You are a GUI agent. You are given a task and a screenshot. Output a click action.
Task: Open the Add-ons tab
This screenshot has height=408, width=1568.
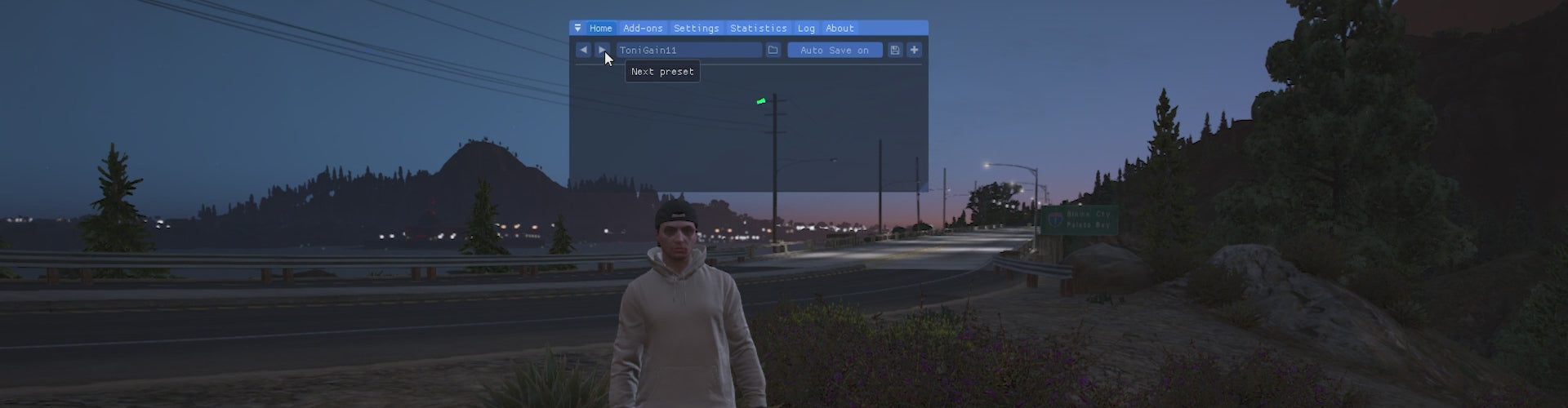pos(643,29)
